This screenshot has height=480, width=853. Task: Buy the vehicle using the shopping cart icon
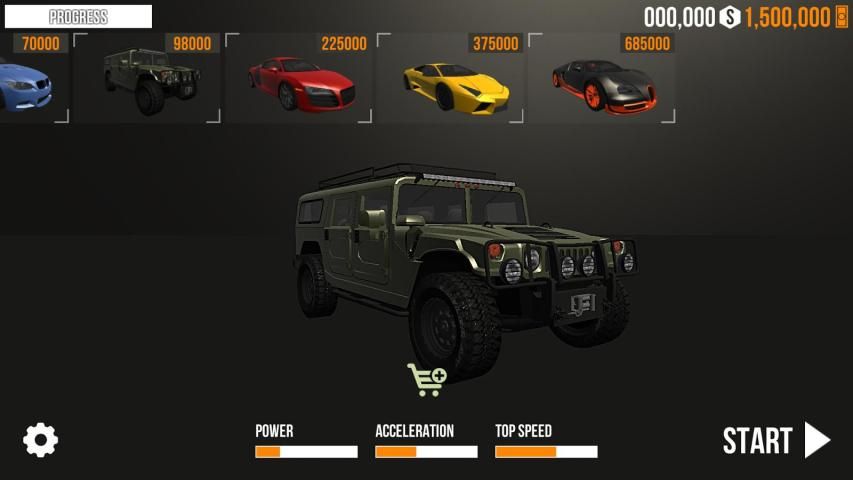[x=426, y=379]
